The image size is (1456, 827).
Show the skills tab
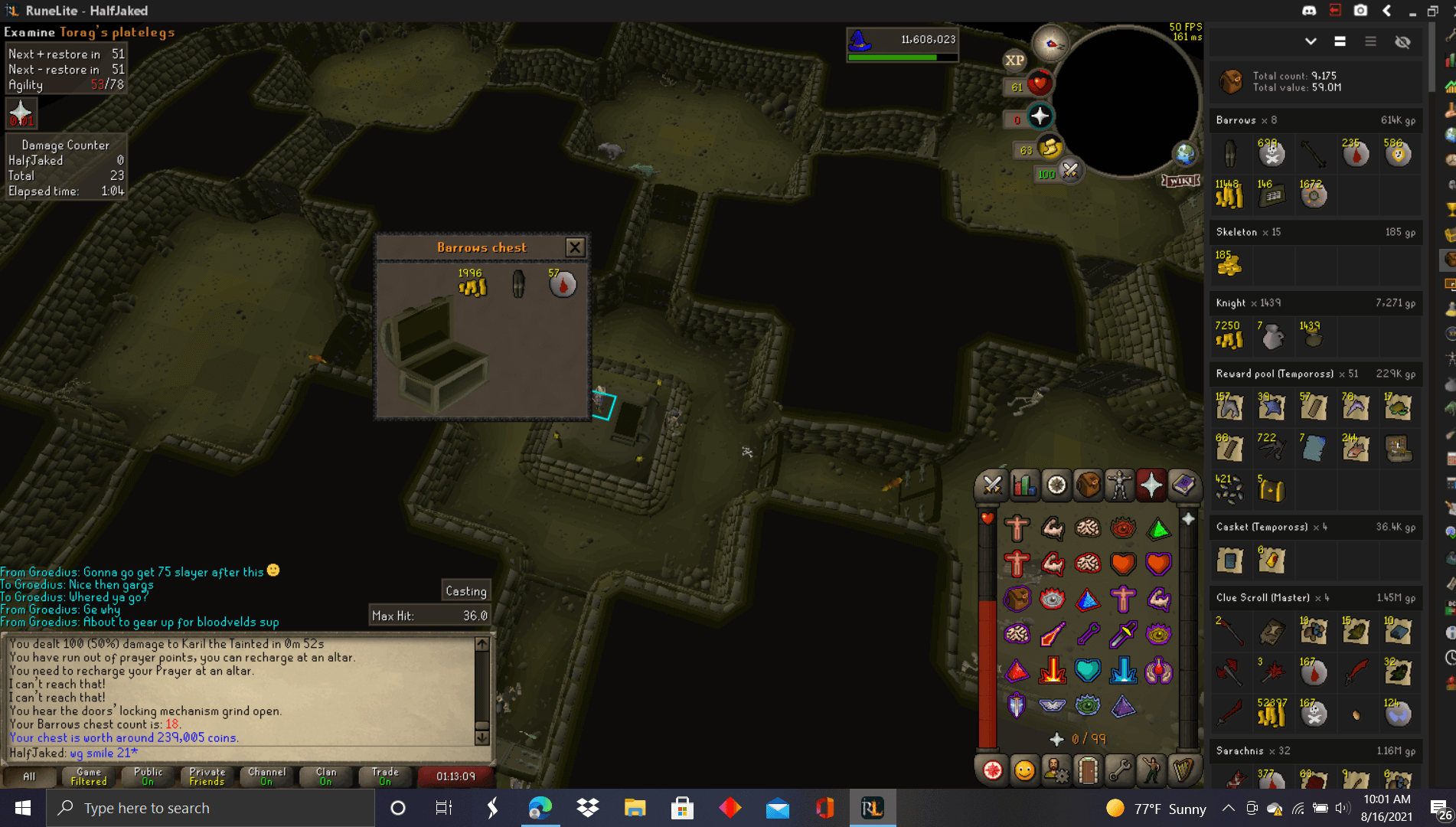(1024, 485)
